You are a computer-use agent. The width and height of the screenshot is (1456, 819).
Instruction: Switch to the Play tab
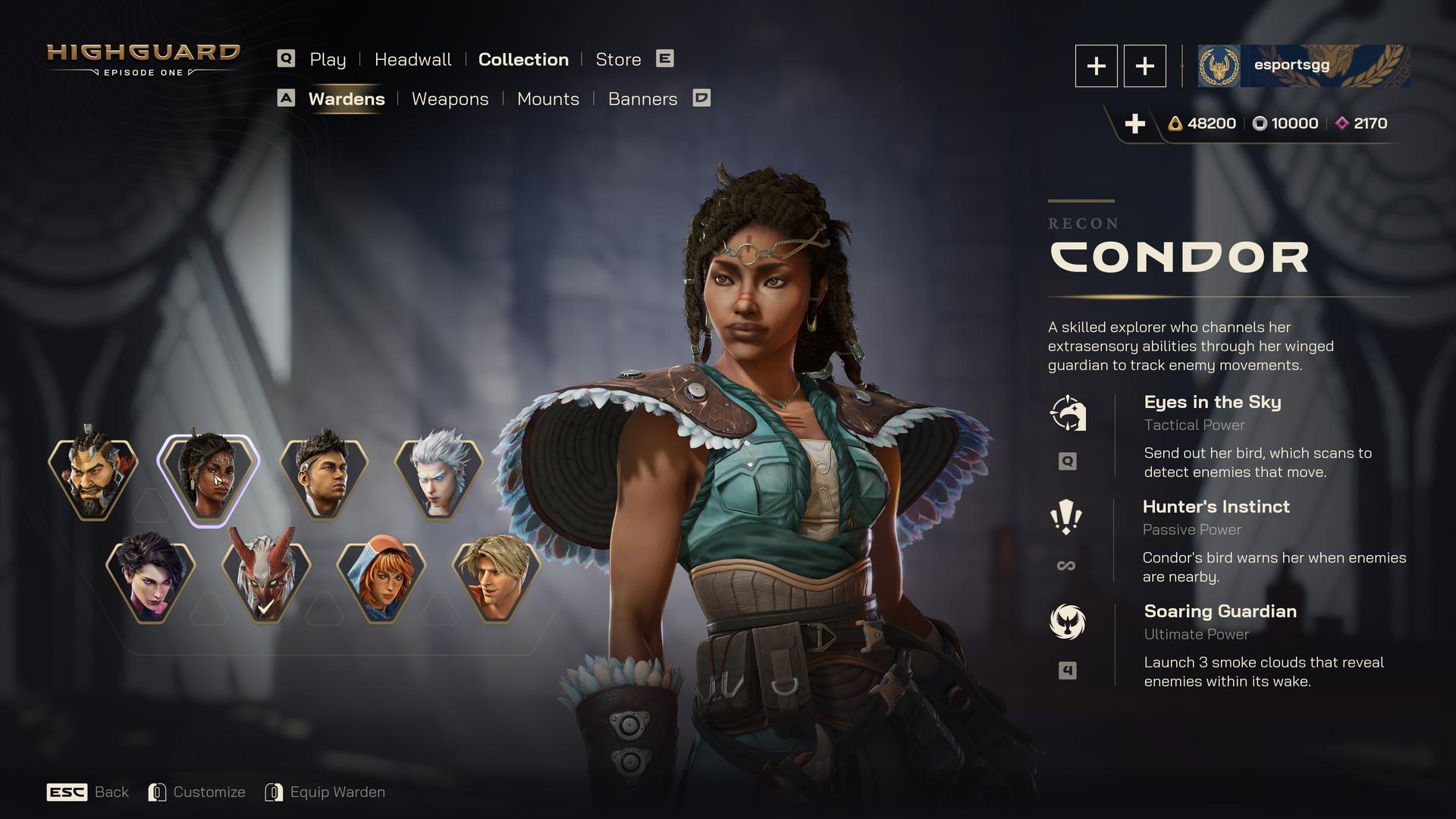tap(327, 59)
